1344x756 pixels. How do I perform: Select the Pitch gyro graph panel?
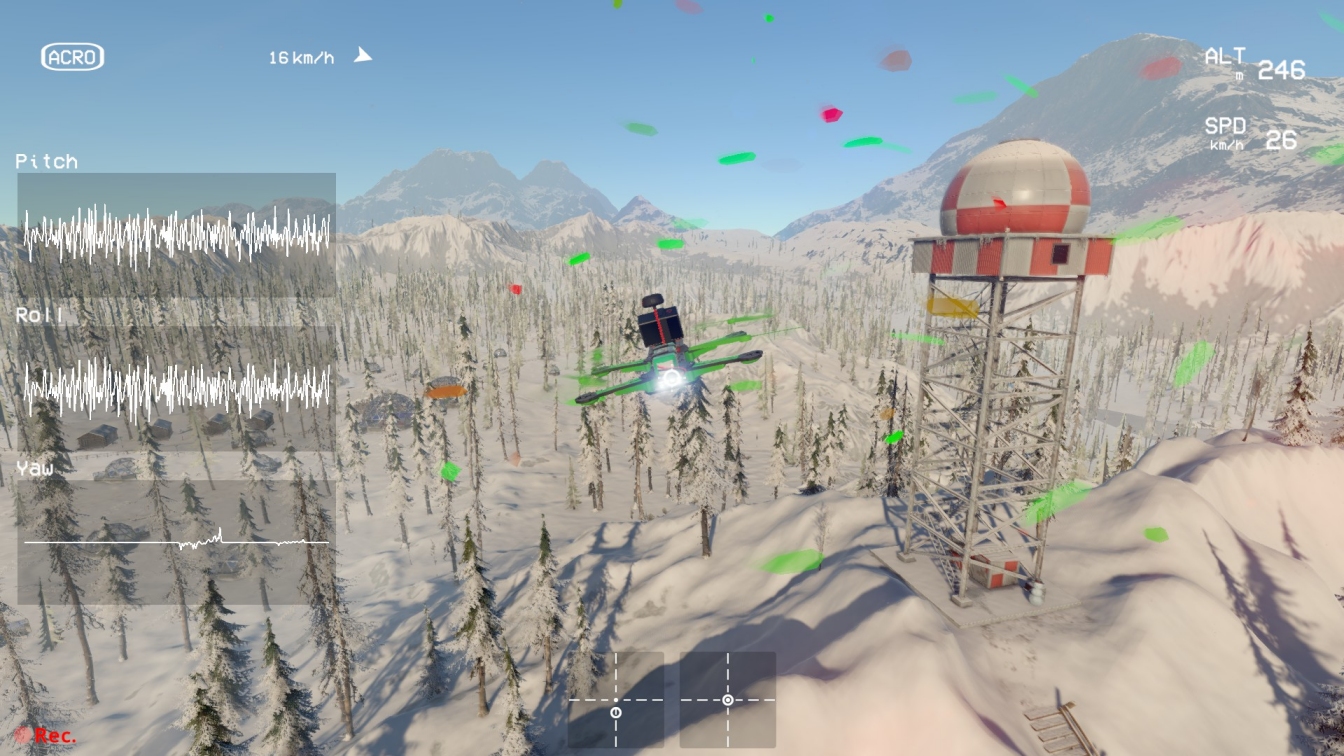tap(176, 235)
